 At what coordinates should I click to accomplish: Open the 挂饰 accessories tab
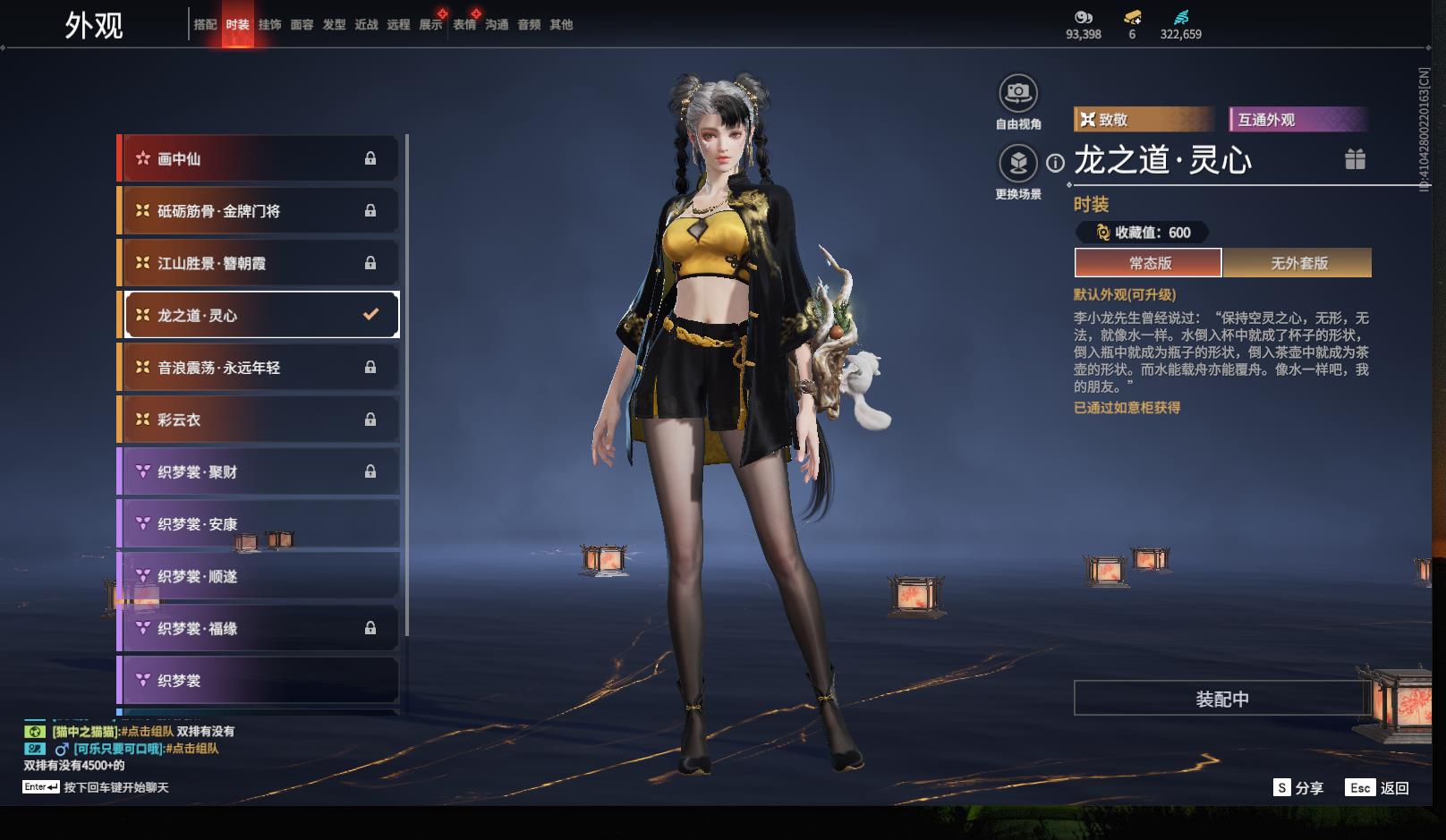point(269,25)
